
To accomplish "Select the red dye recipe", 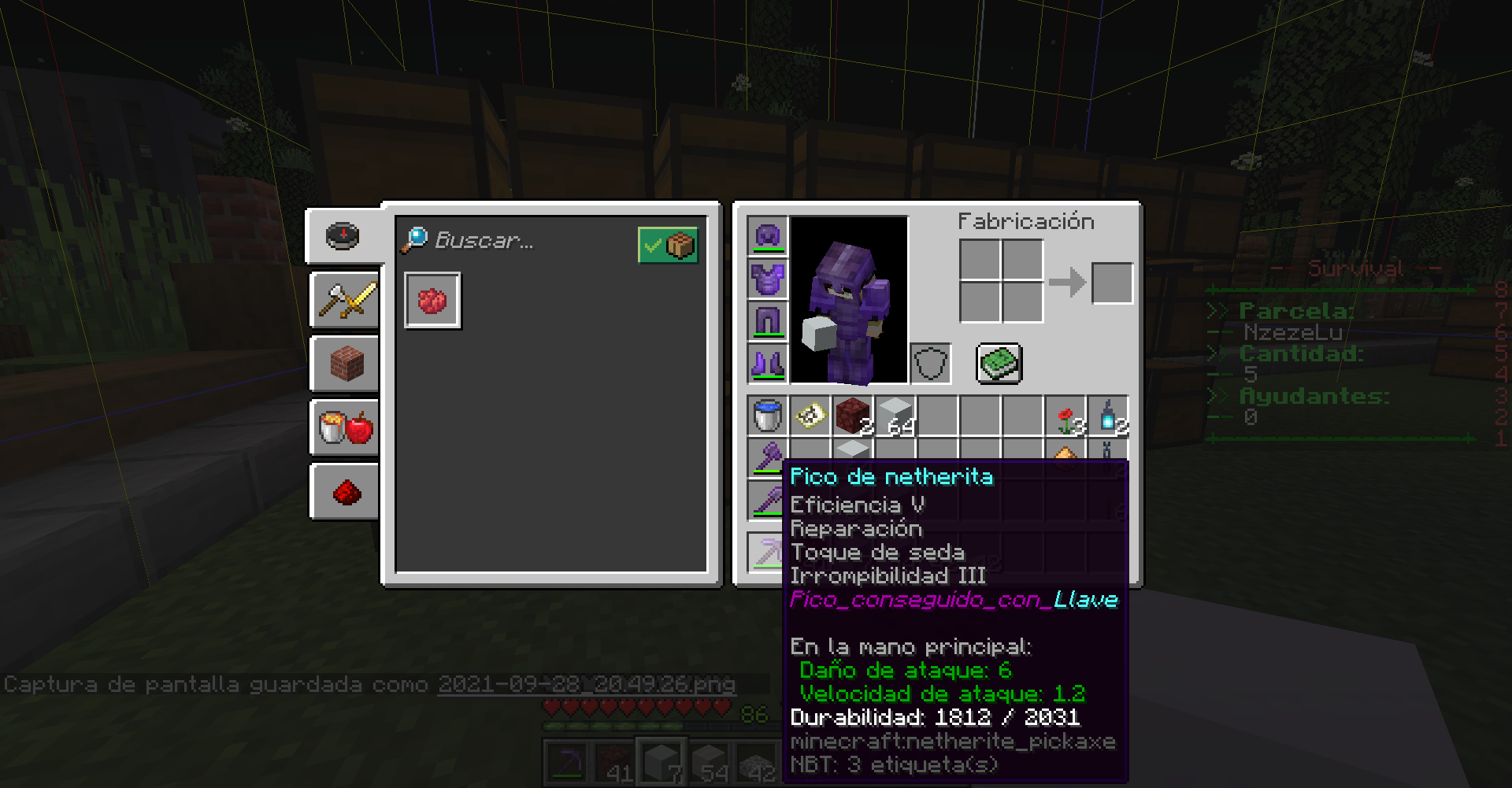I will click(432, 300).
